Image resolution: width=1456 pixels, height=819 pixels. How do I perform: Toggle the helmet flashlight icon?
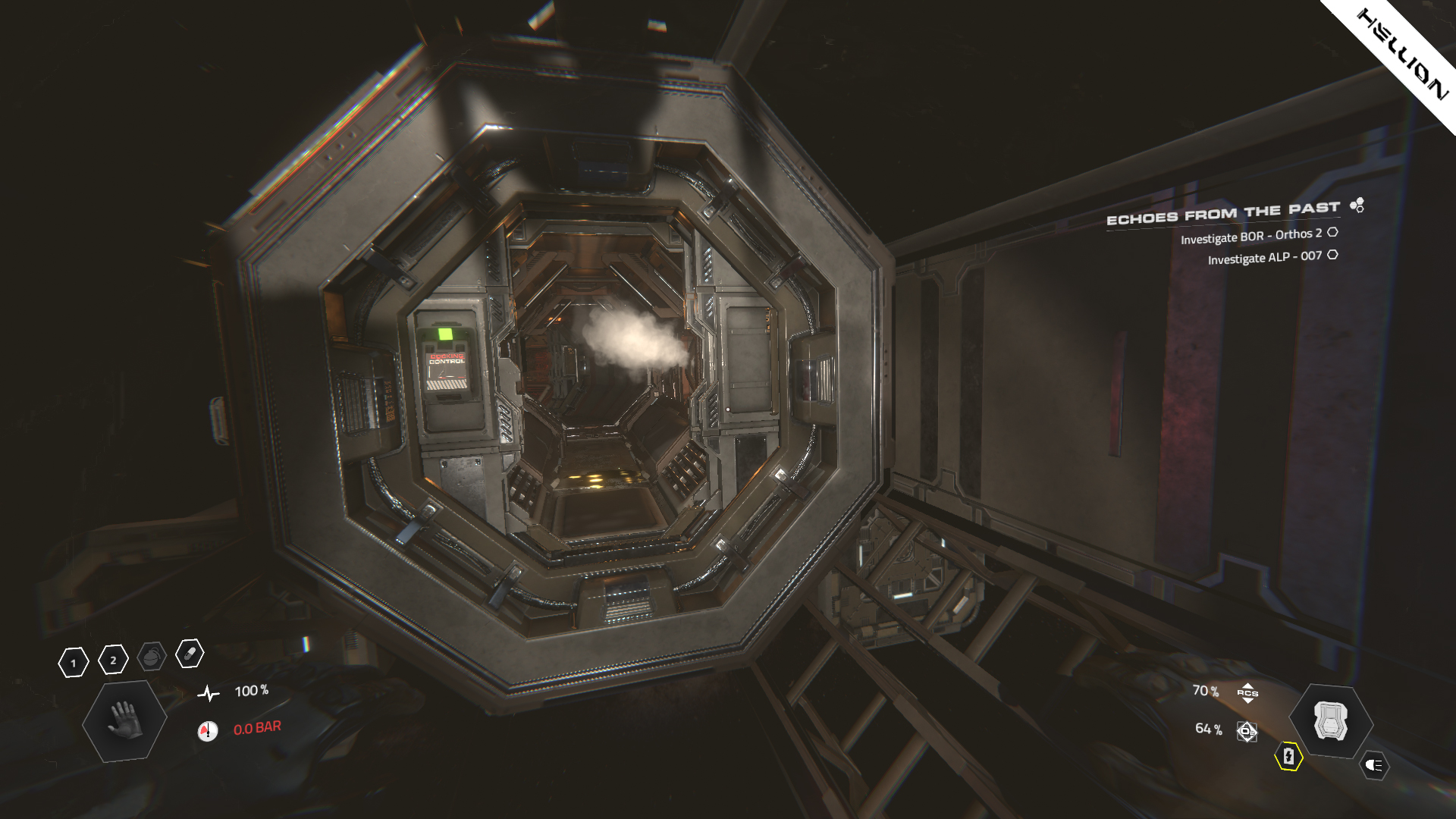pyautogui.click(x=1373, y=764)
